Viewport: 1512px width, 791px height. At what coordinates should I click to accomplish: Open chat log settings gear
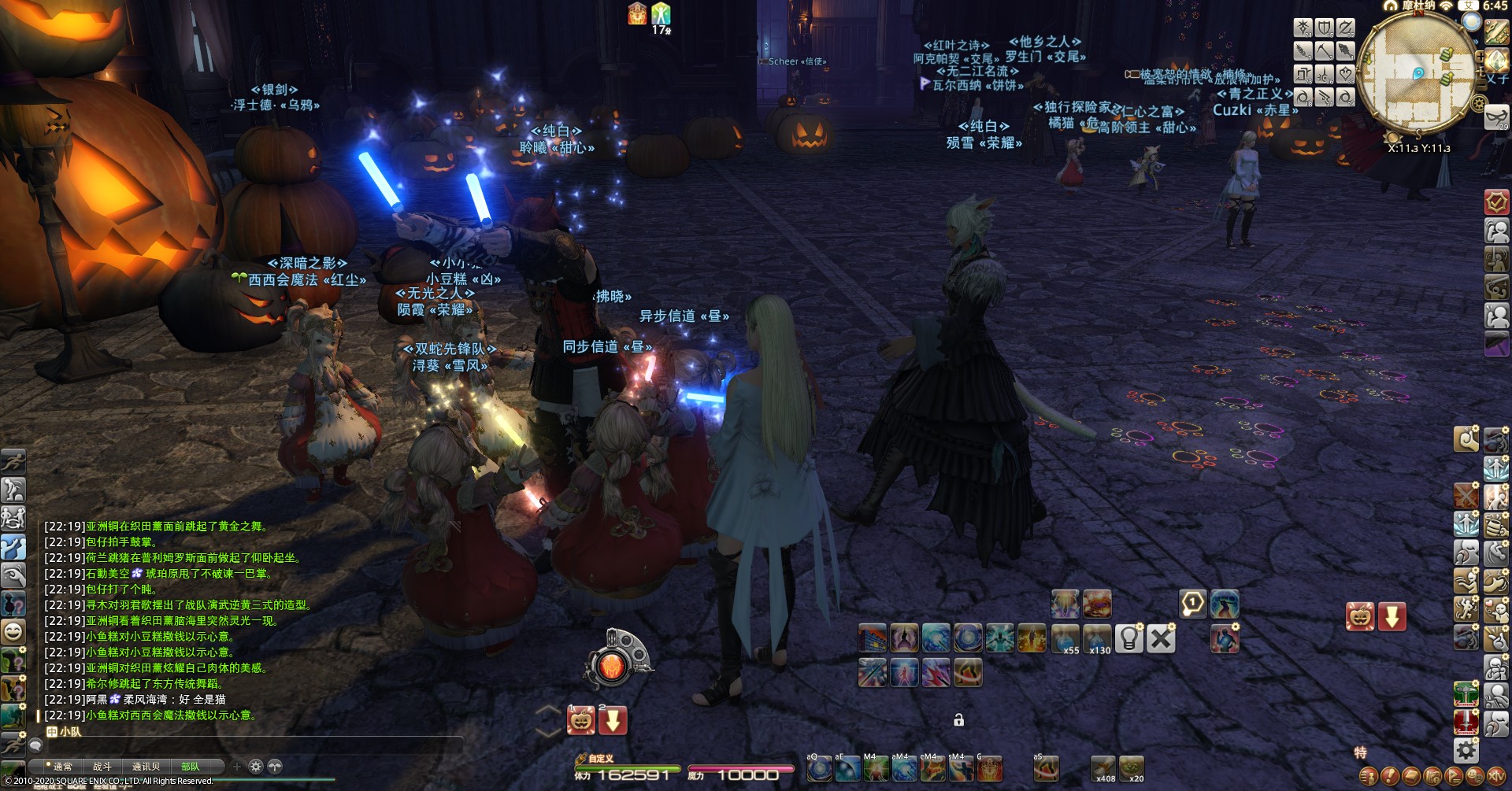(256, 766)
